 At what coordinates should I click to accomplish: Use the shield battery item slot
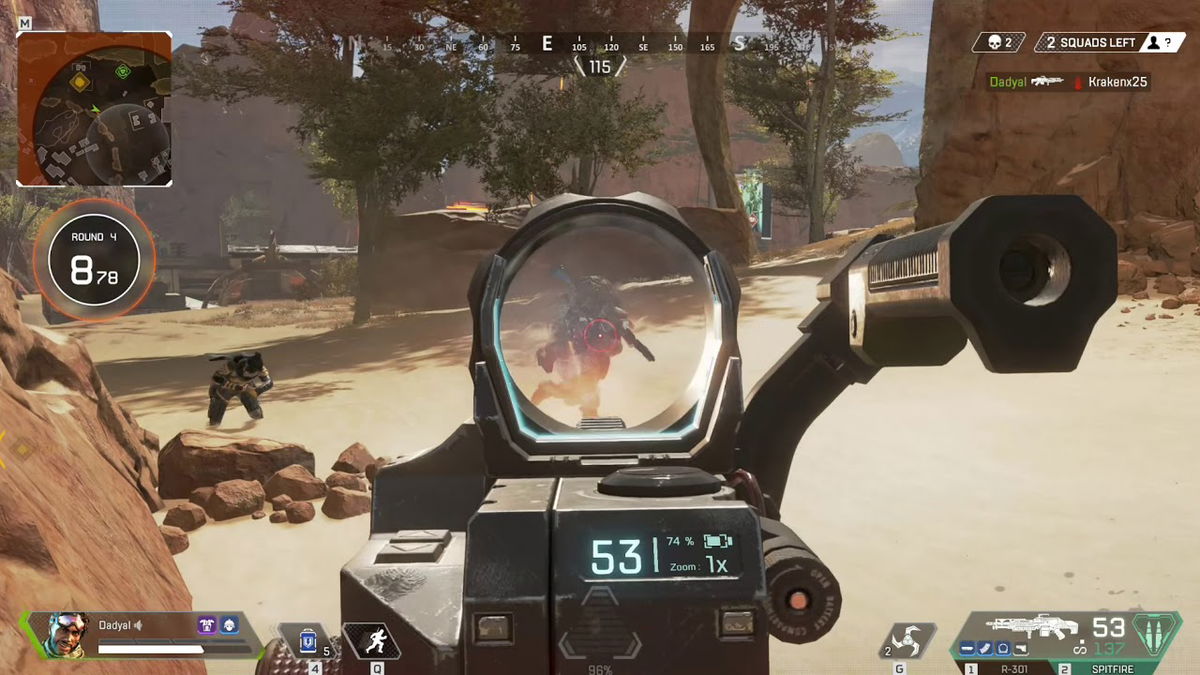308,641
